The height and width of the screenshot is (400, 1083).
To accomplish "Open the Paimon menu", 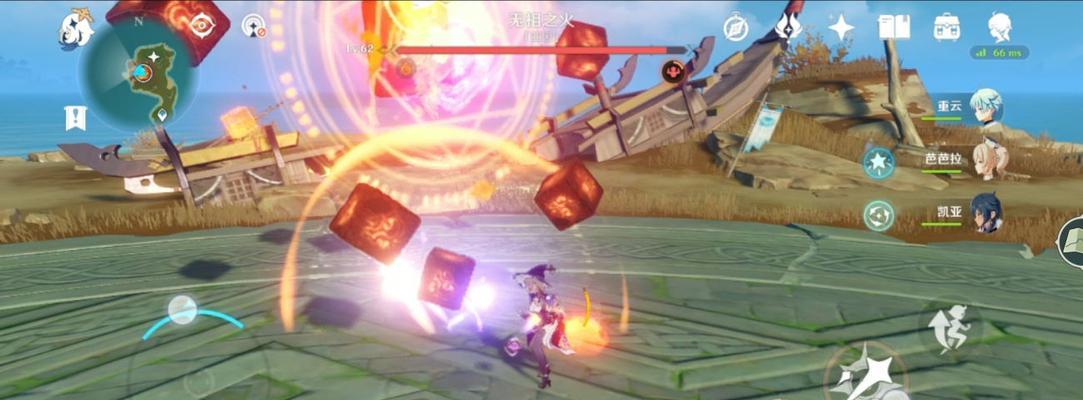I will point(74,28).
